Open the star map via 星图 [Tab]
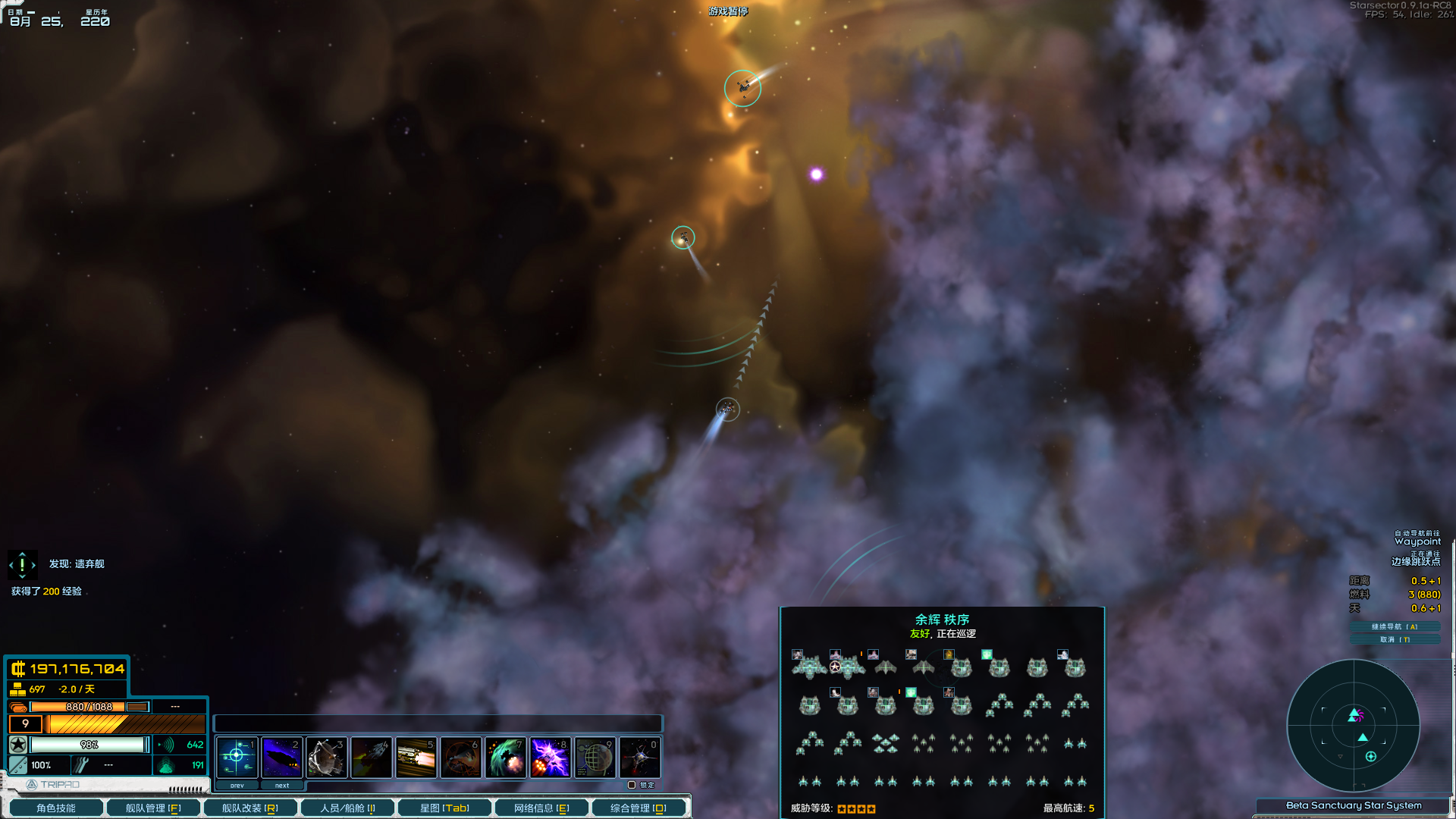The width and height of the screenshot is (1456, 819). tap(444, 808)
